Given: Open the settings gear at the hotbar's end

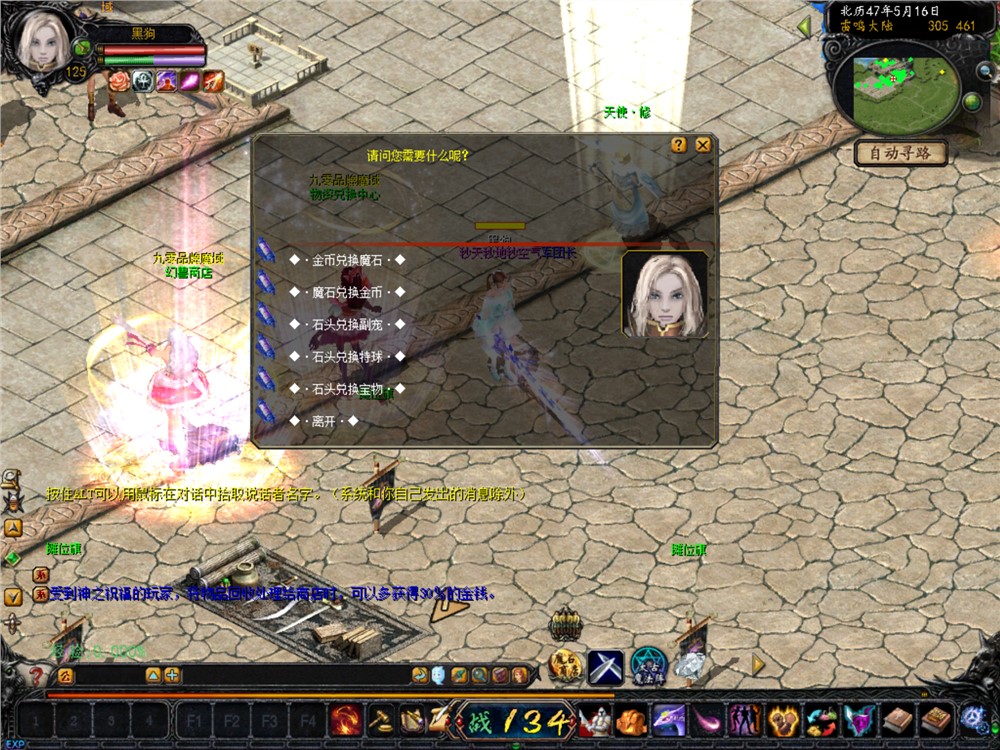Looking at the screenshot, I should (973, 718).
